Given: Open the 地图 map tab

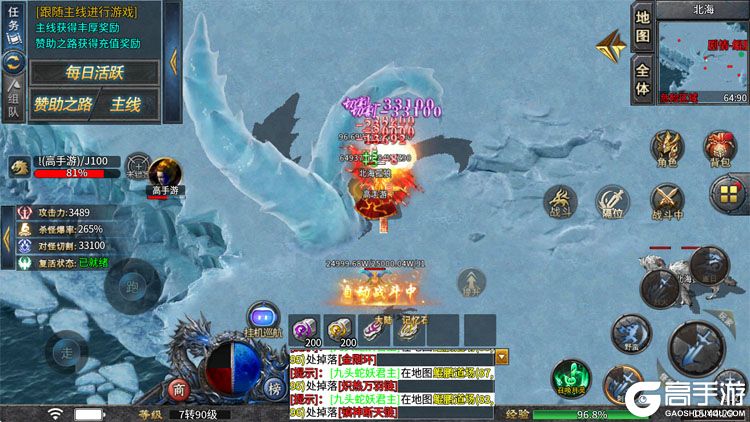Looking at the screenshot, I should pos(643,27).
